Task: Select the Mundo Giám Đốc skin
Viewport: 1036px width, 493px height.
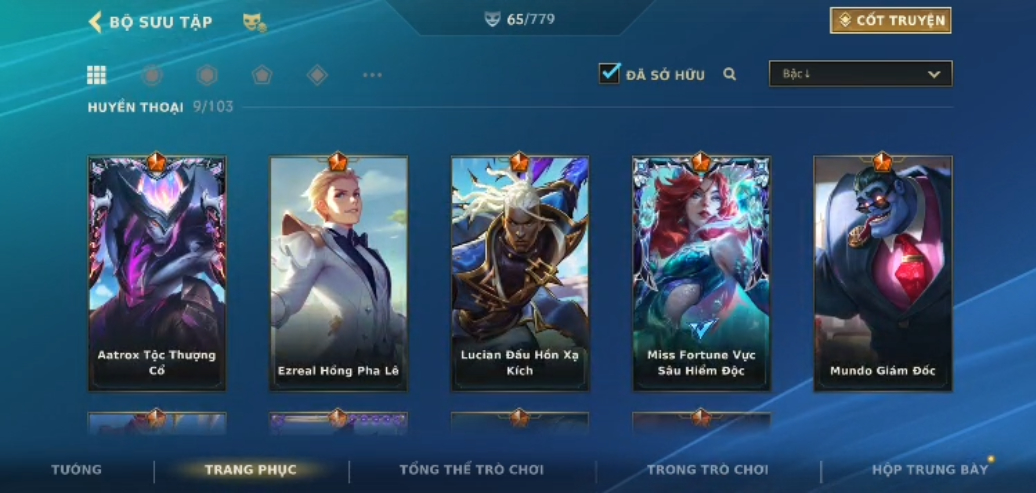Action: coord(882,272)
